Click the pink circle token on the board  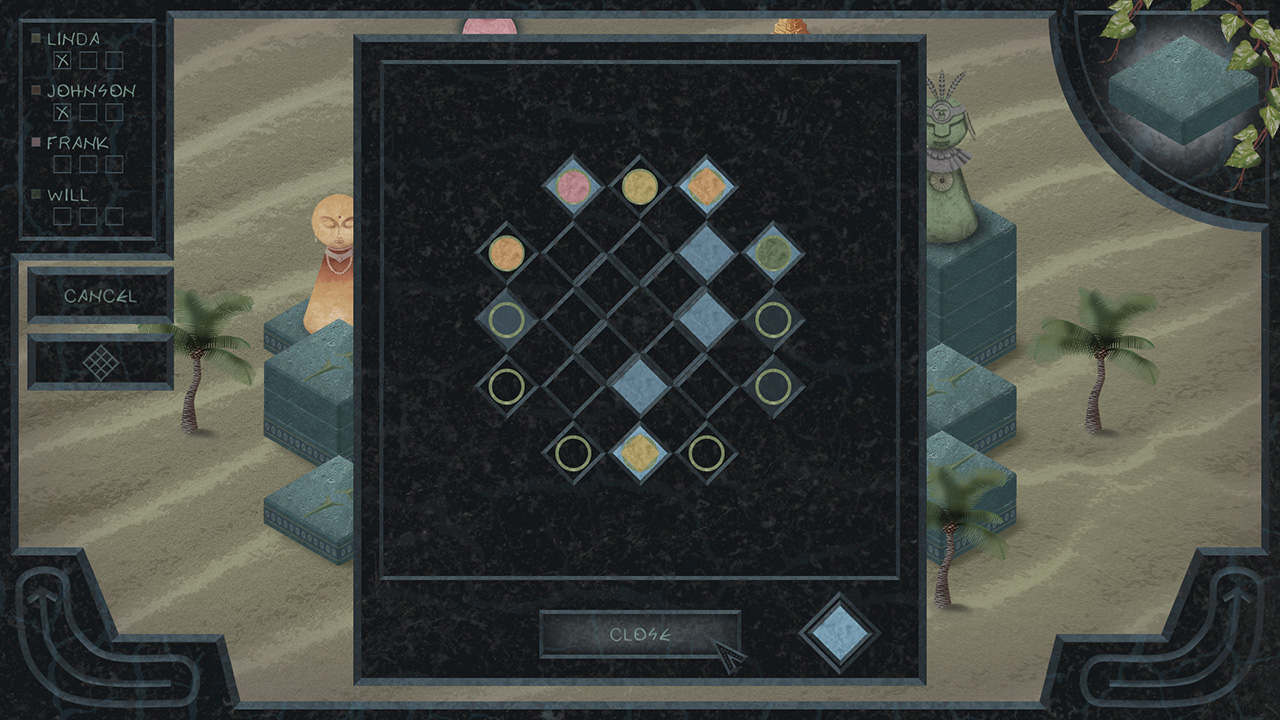click(x=573, y=186)
